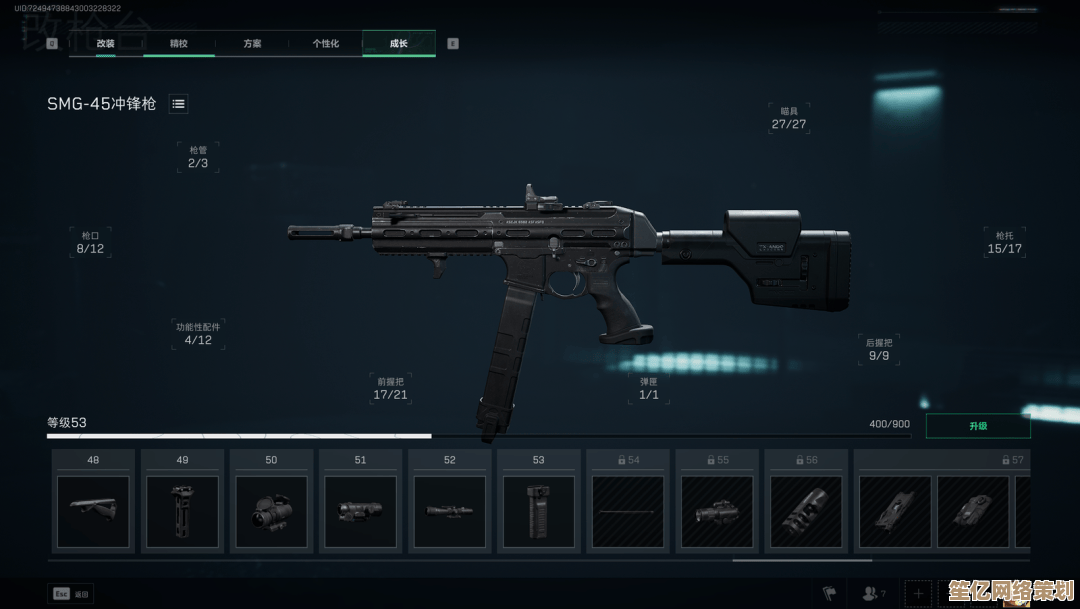Choose the 后握把 9/9 rear grip slot
The height and width of the screenshot is (609, 1080).
(x=878, y=349)
